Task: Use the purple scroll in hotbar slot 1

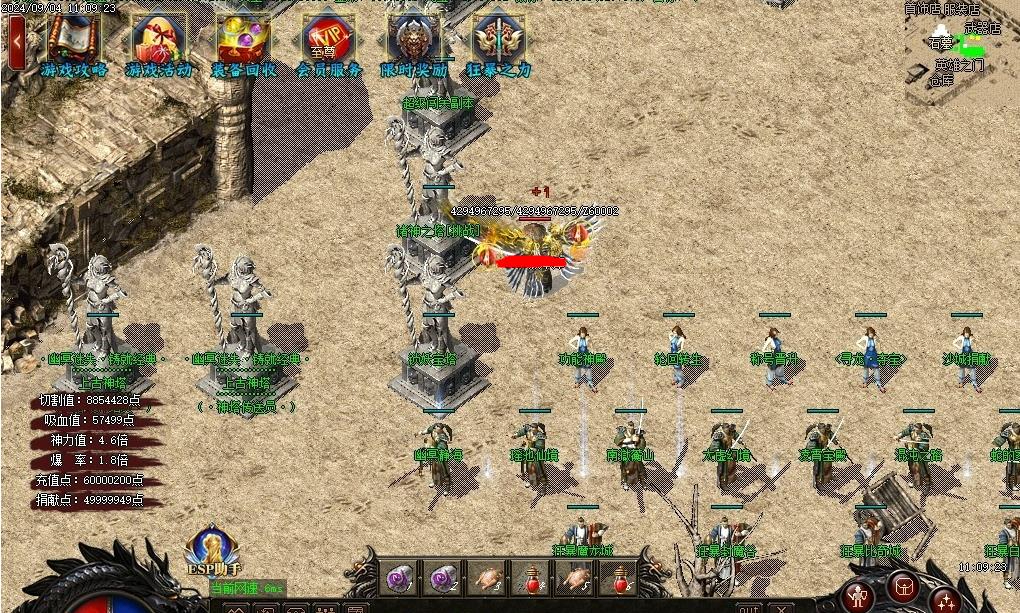Action: (398, 578)
